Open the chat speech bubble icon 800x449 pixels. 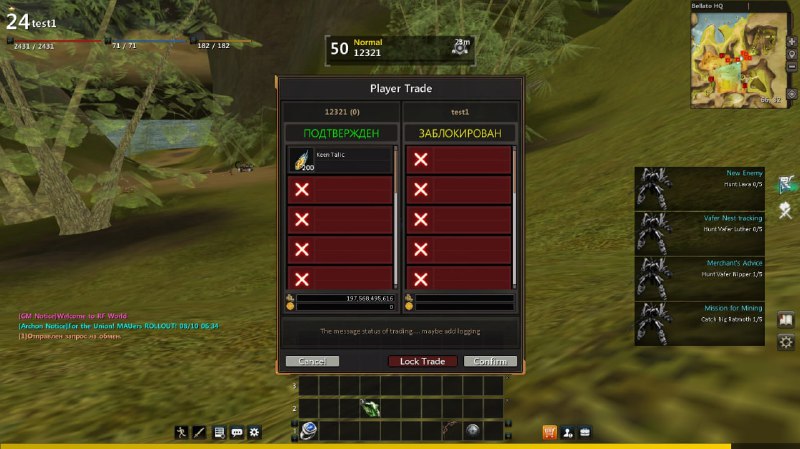[x=237, y=432]
